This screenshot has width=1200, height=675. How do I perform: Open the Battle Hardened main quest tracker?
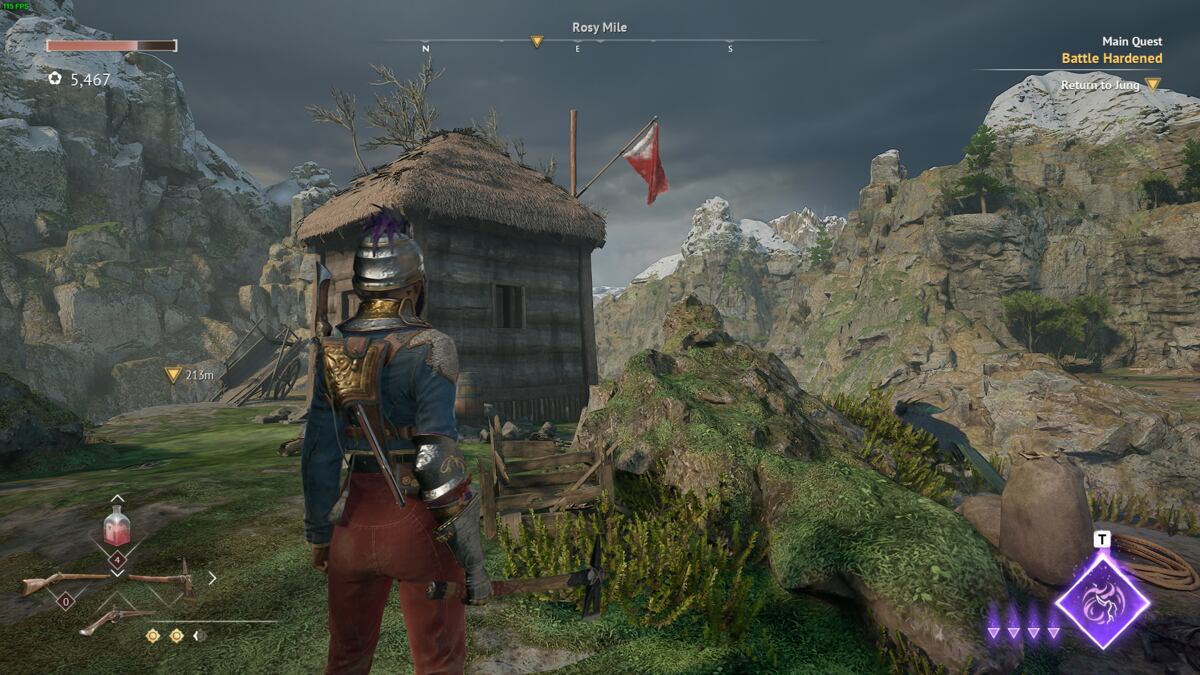point(1111,58)
